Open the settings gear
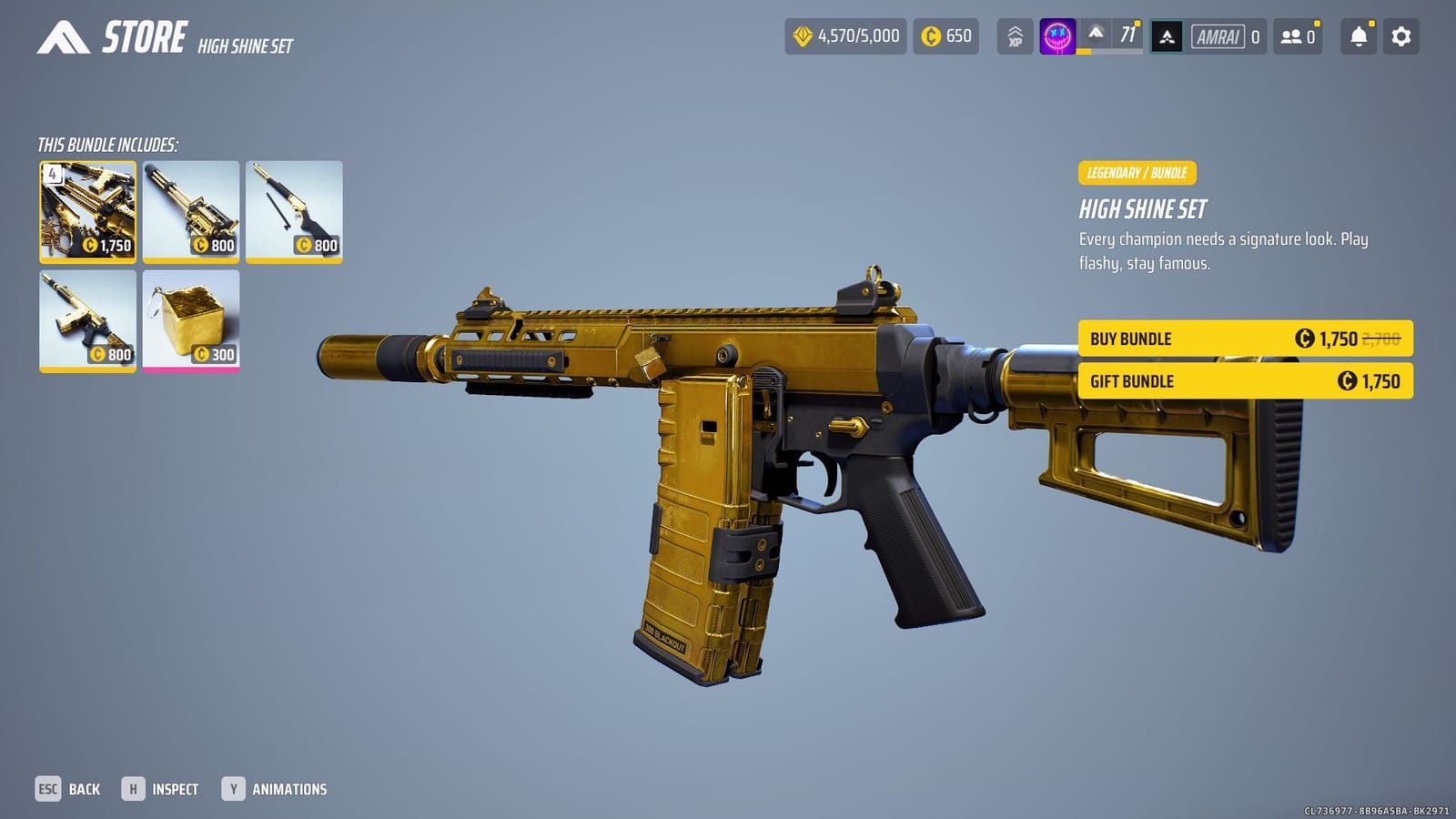 click(1401, 36)
